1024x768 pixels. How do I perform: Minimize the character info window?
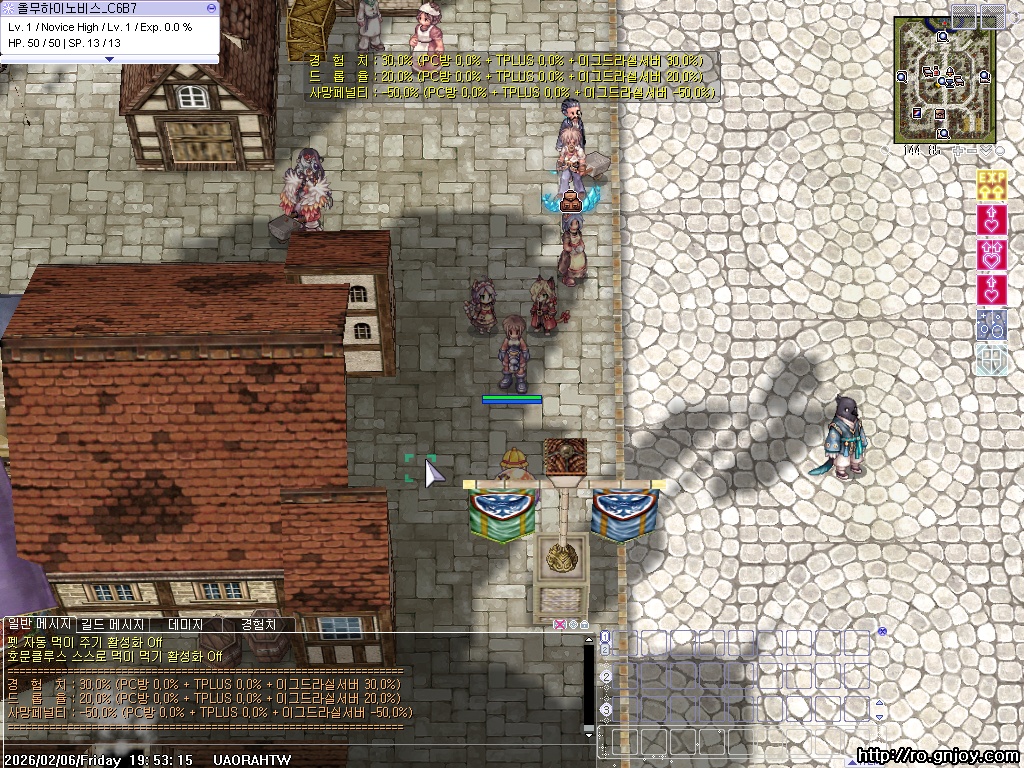[211, 7]
